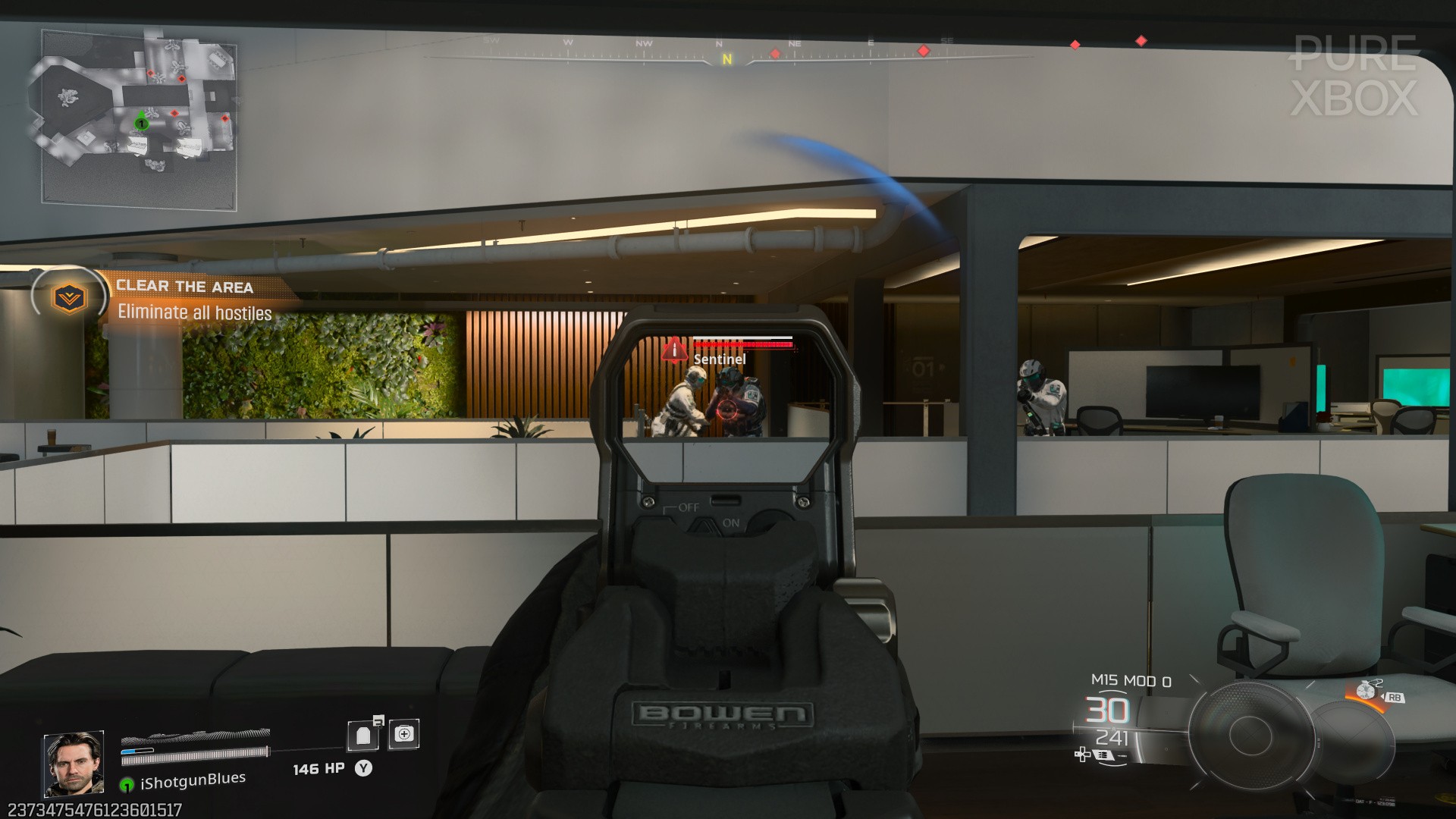Click the Sentinel enemy warning icon

pos(673,350)
